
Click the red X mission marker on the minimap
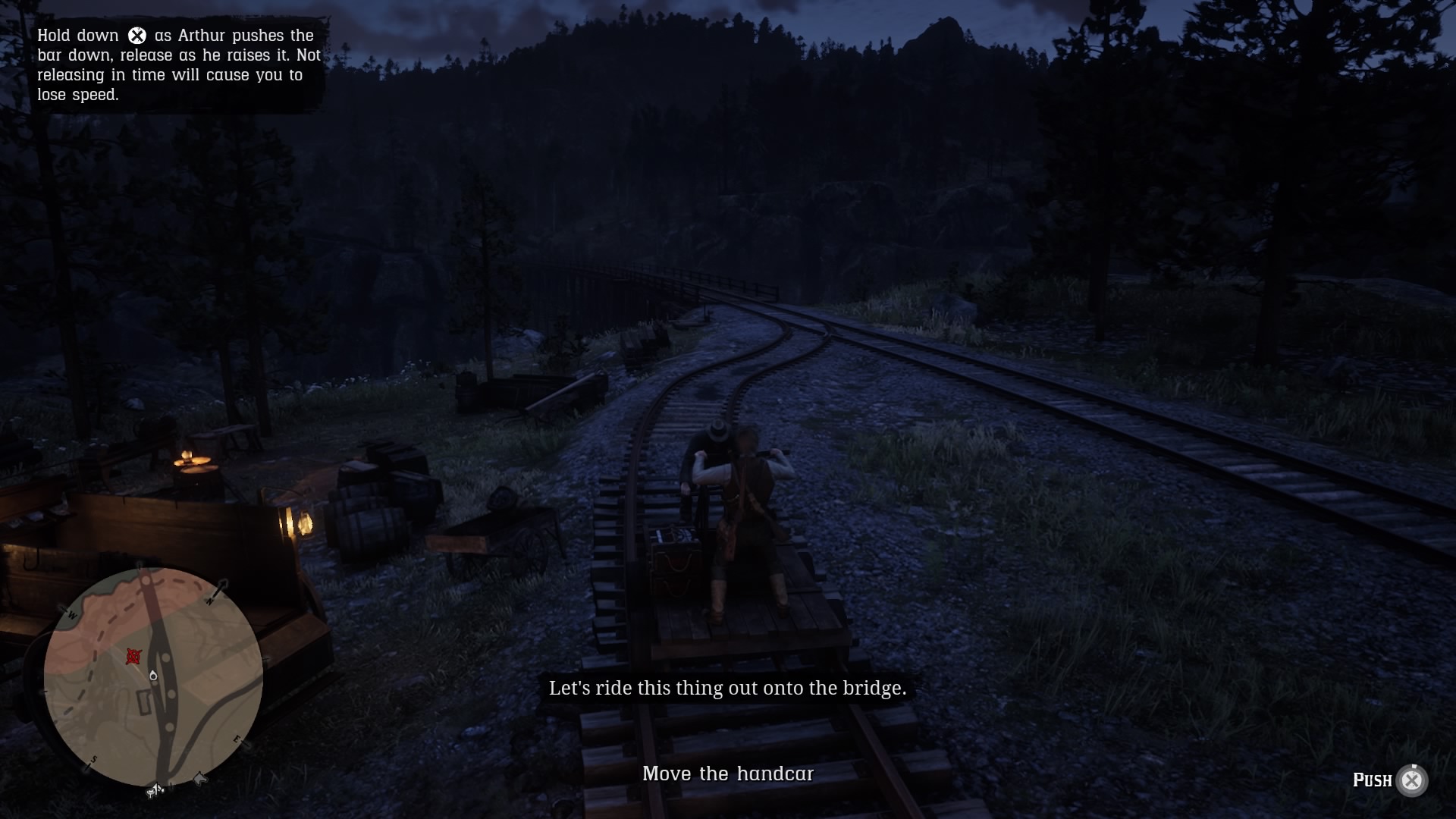click(133, 657)
